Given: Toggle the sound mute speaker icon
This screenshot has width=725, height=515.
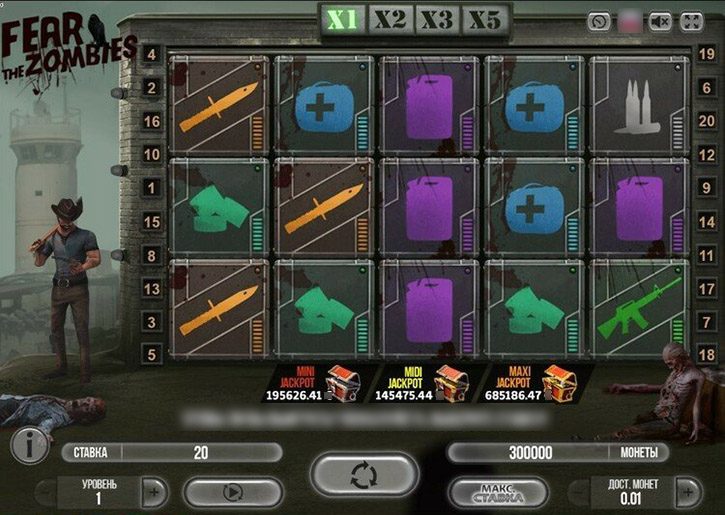Looking at the screenshot, I should (x=659, y=21).
